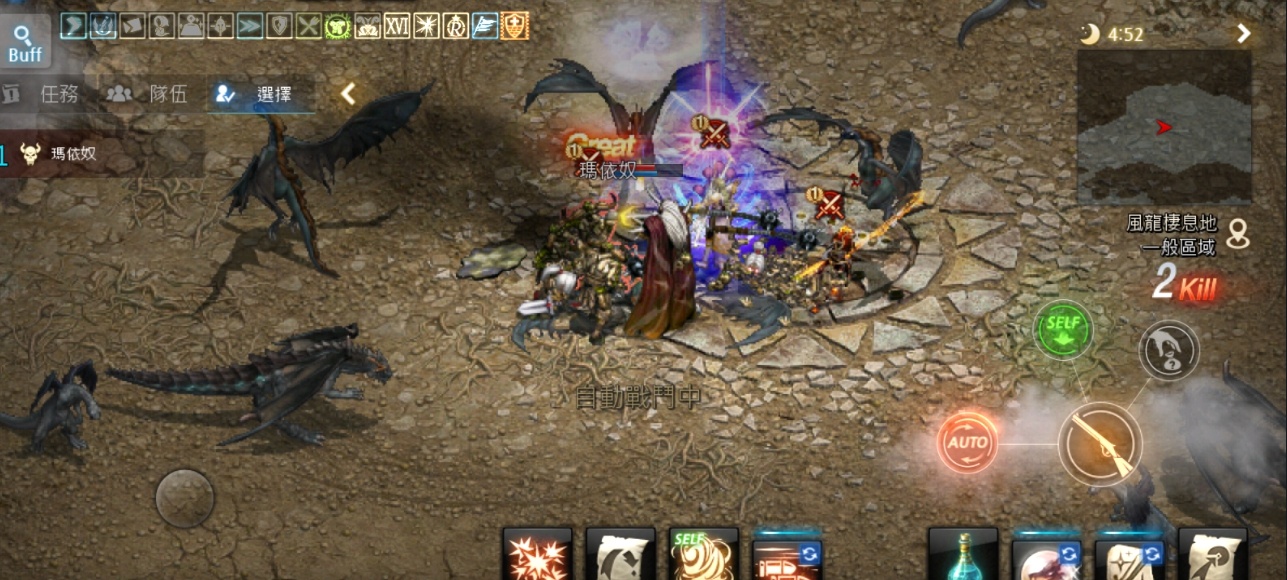Image resolution: width=1287 pixels, height=580 pixels.
Task: Tap the hand pickup item button
Action: [x=1168, y=350]
